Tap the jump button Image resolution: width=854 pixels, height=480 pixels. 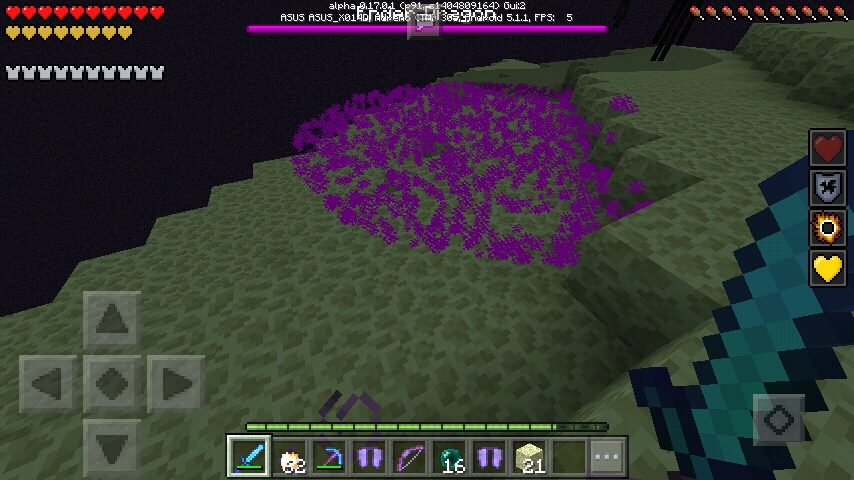(779, 420)
